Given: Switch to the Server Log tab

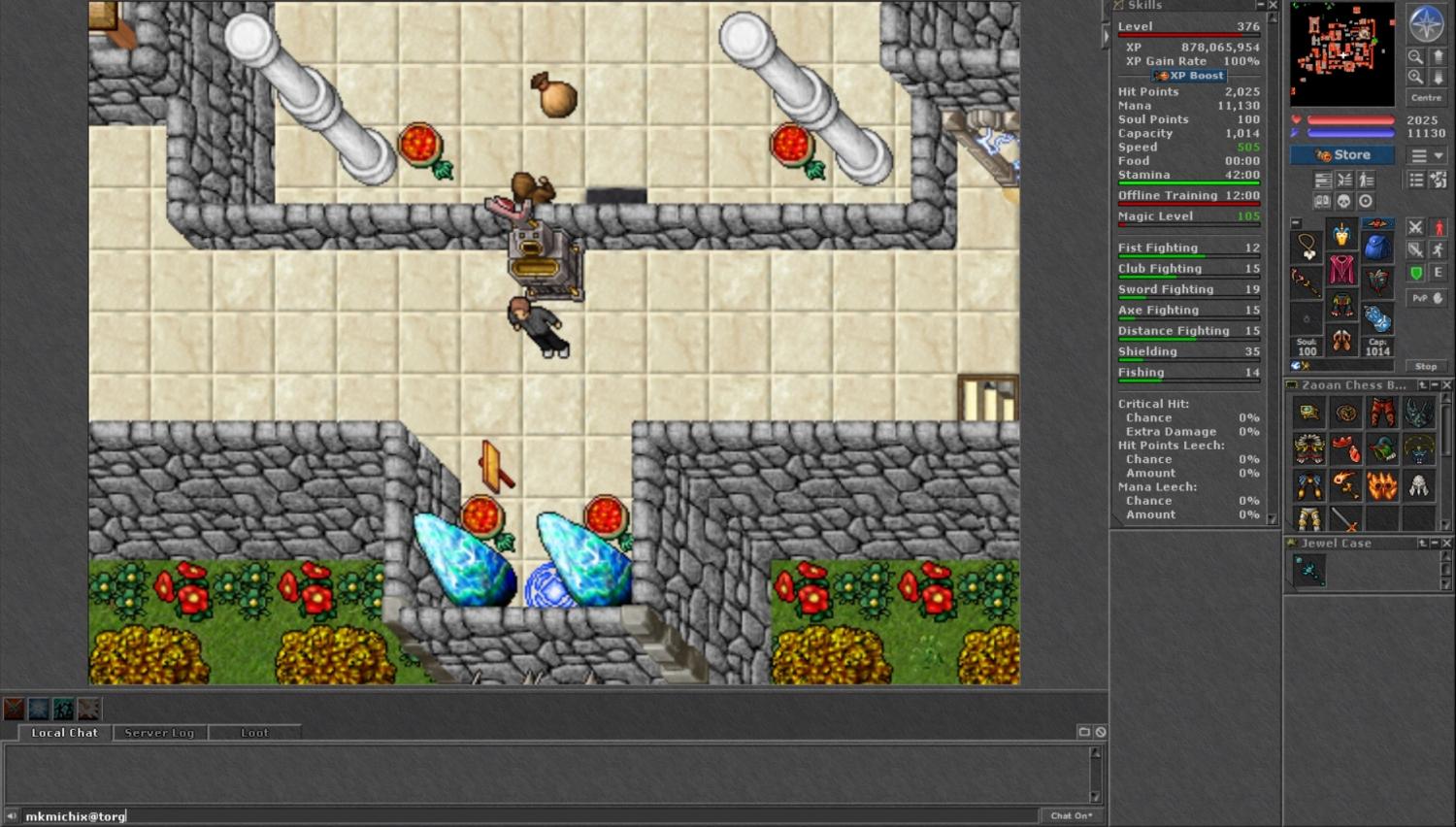Looking at the screenshot, I should pos(159,733).
